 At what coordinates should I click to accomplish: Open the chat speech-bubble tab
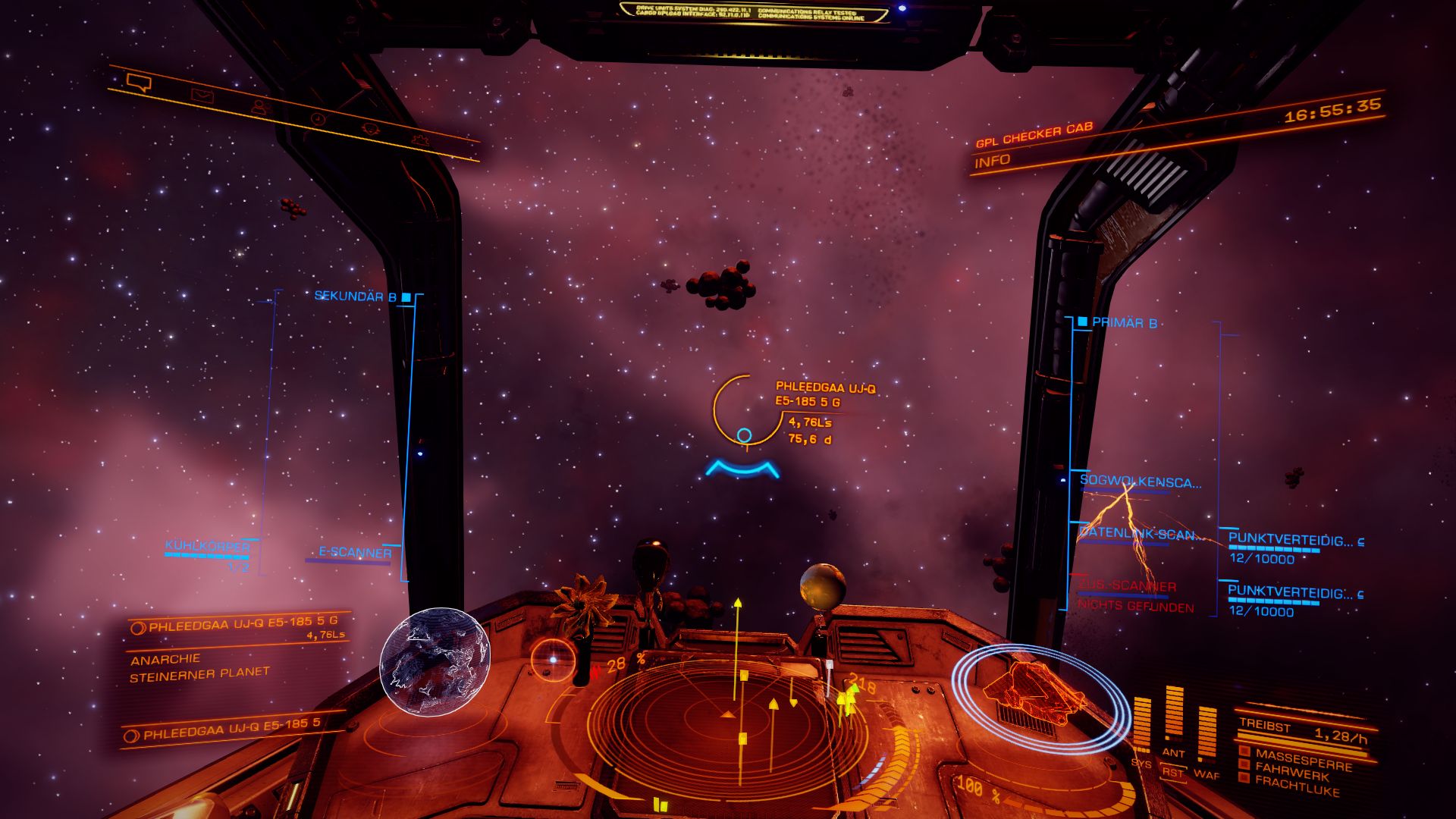pyautogui.click(x=139, y=82)
